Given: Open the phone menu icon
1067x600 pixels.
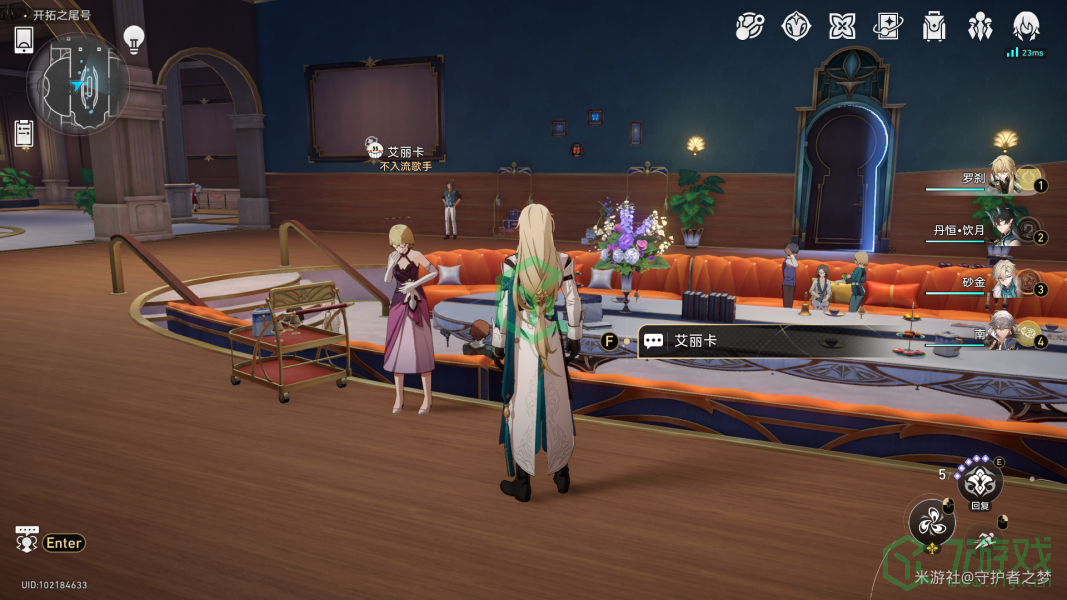Looking at the screenshot, I should pos(25,40).
